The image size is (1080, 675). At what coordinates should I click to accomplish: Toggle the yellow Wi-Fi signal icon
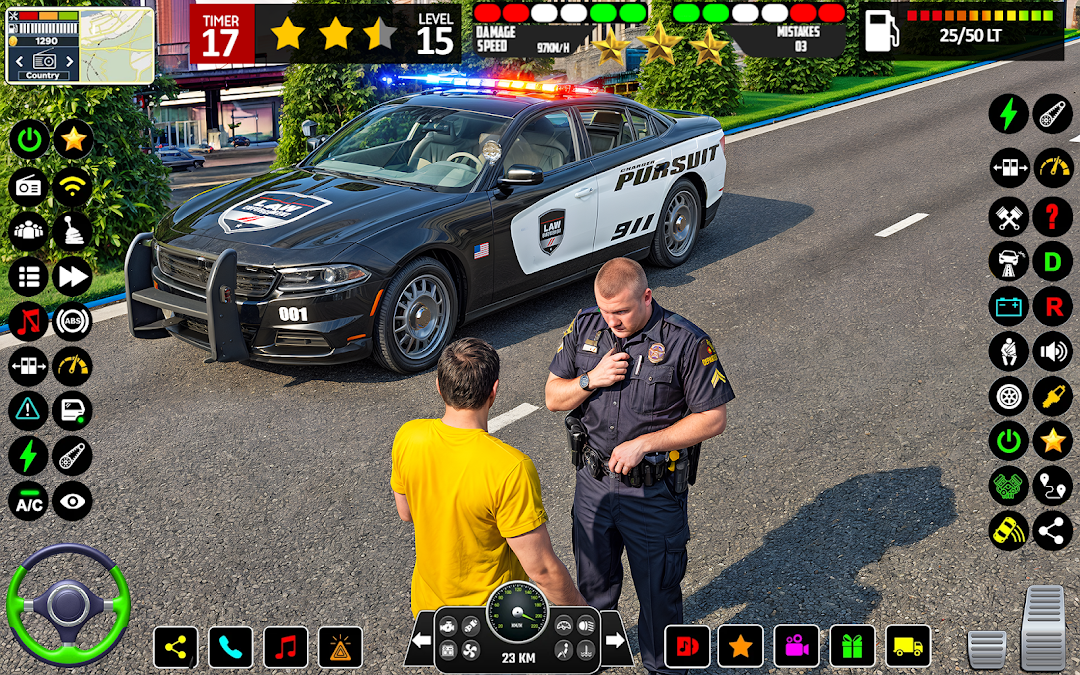72,186
